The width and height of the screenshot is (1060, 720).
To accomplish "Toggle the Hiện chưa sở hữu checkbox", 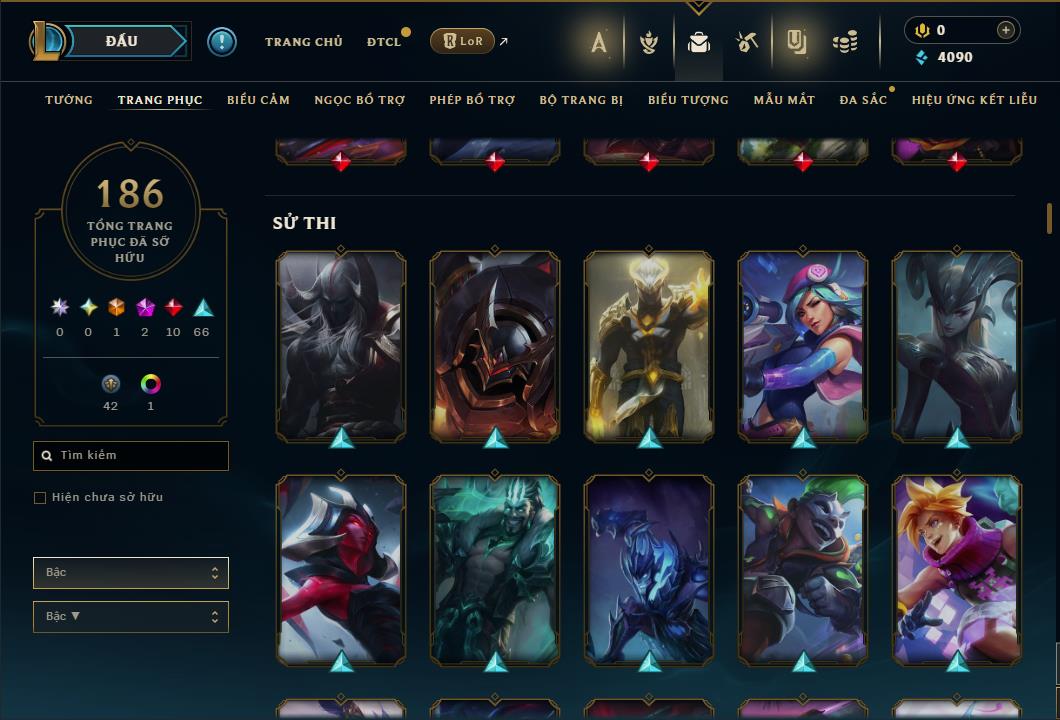I will (40, 498).
